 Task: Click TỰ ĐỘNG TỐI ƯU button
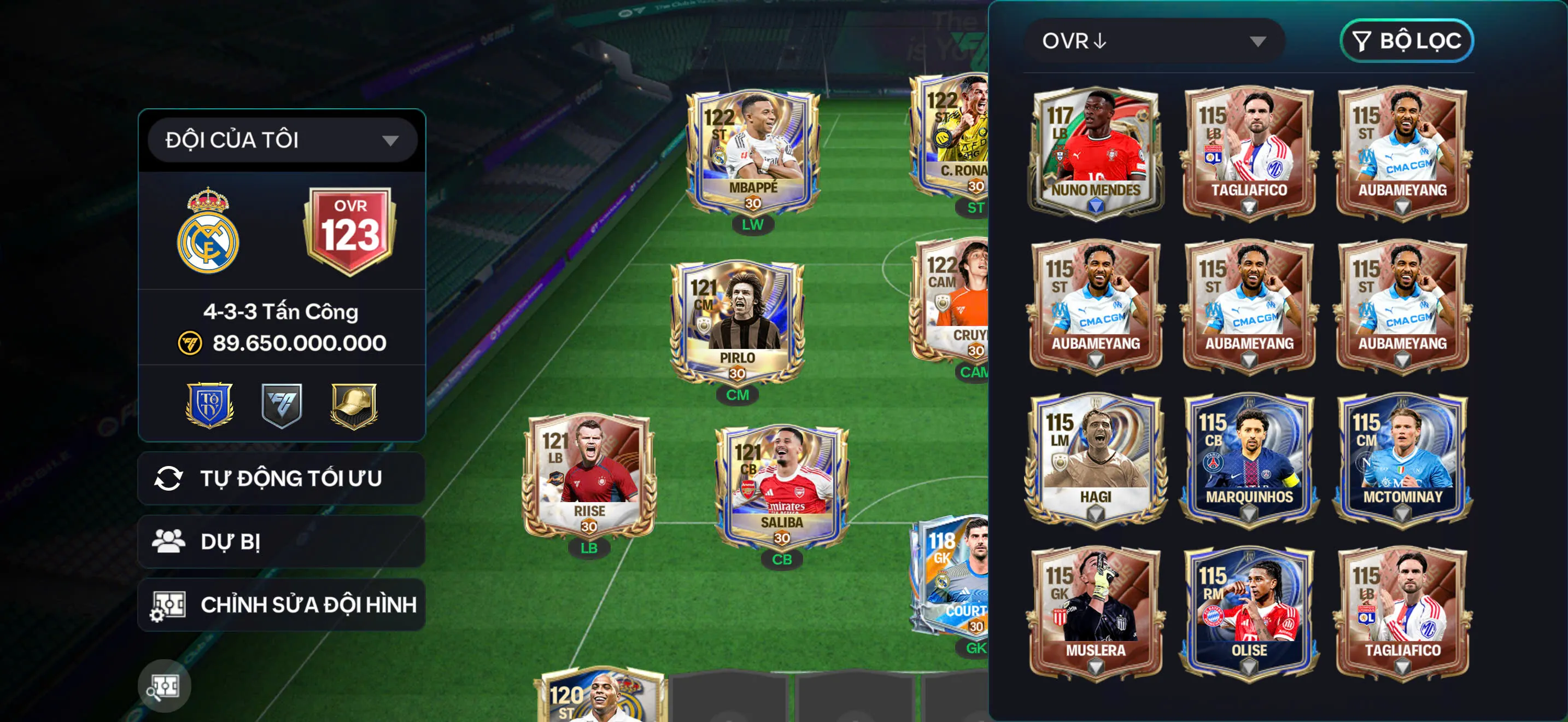(281, 479)
